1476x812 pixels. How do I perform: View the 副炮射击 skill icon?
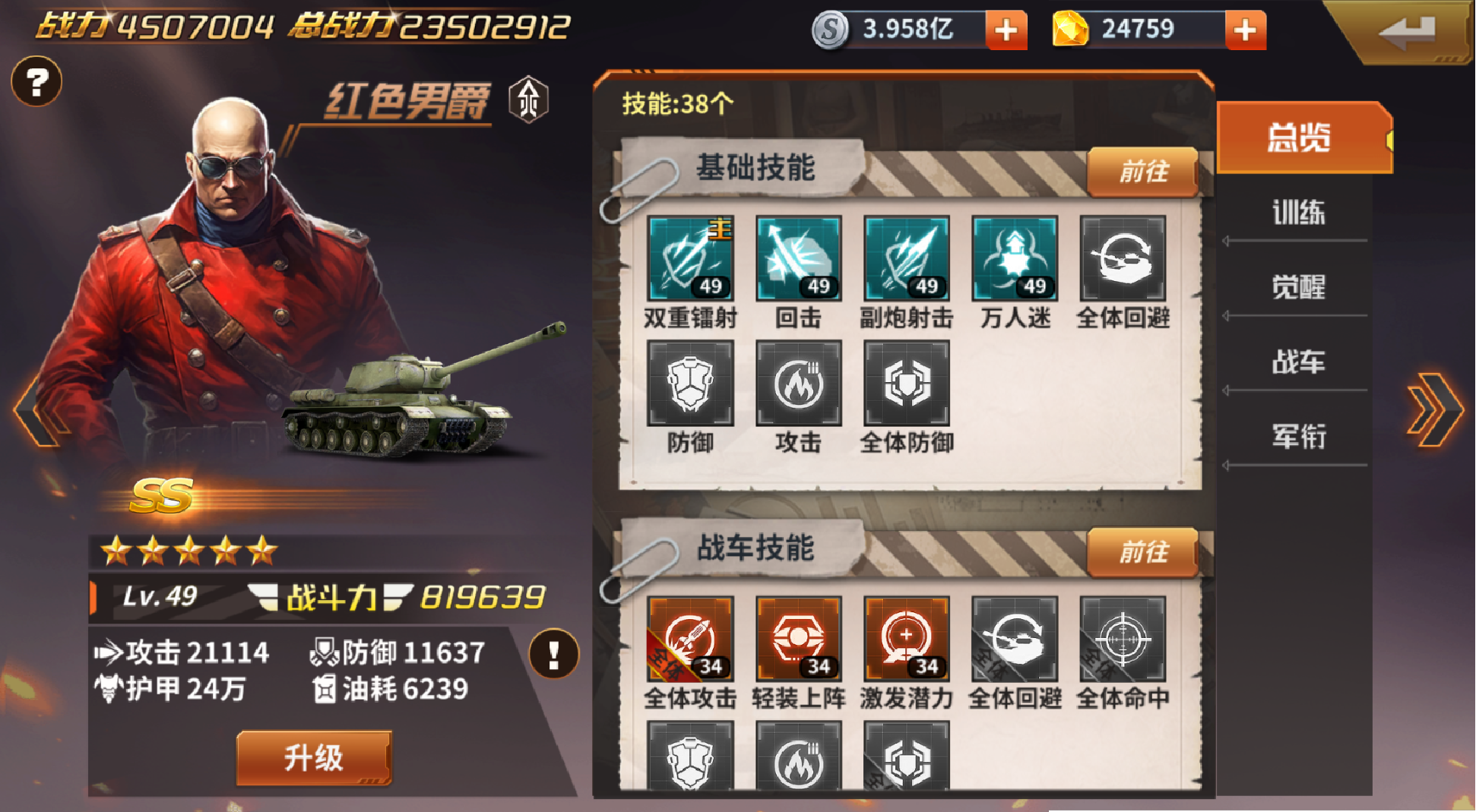click(906, 258)
